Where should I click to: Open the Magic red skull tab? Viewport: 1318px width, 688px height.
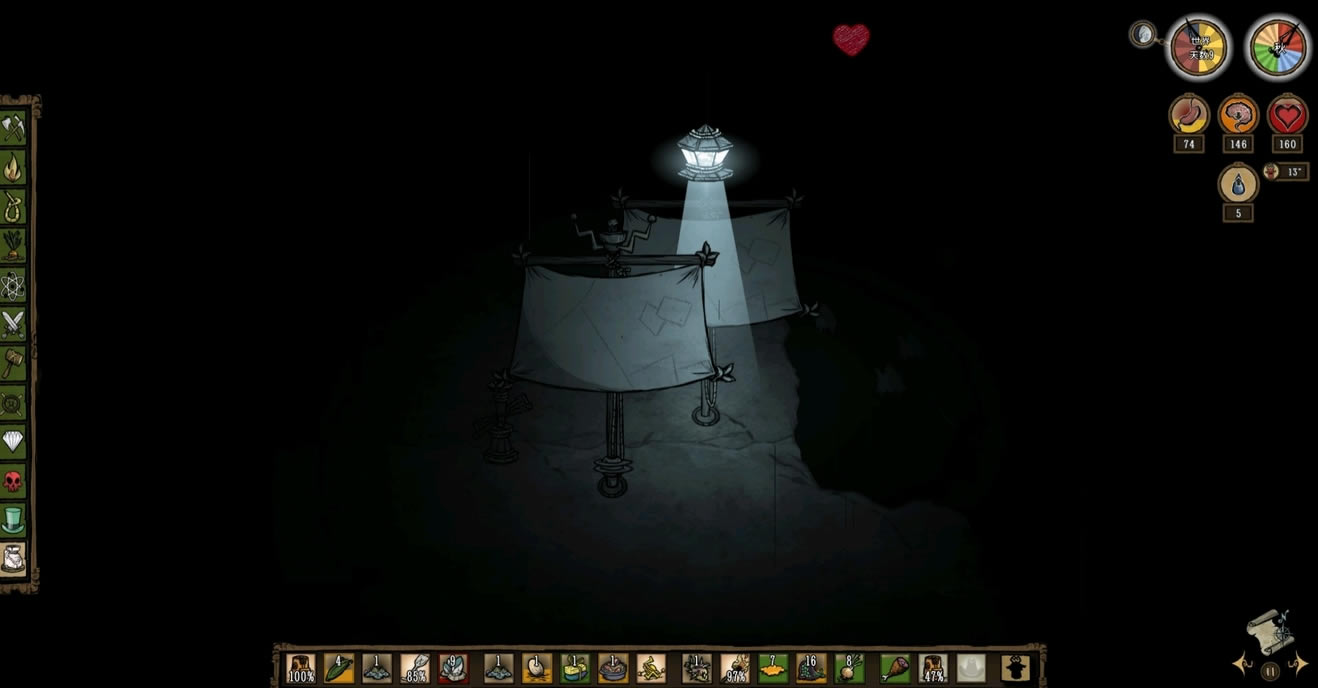click(13, 481)
